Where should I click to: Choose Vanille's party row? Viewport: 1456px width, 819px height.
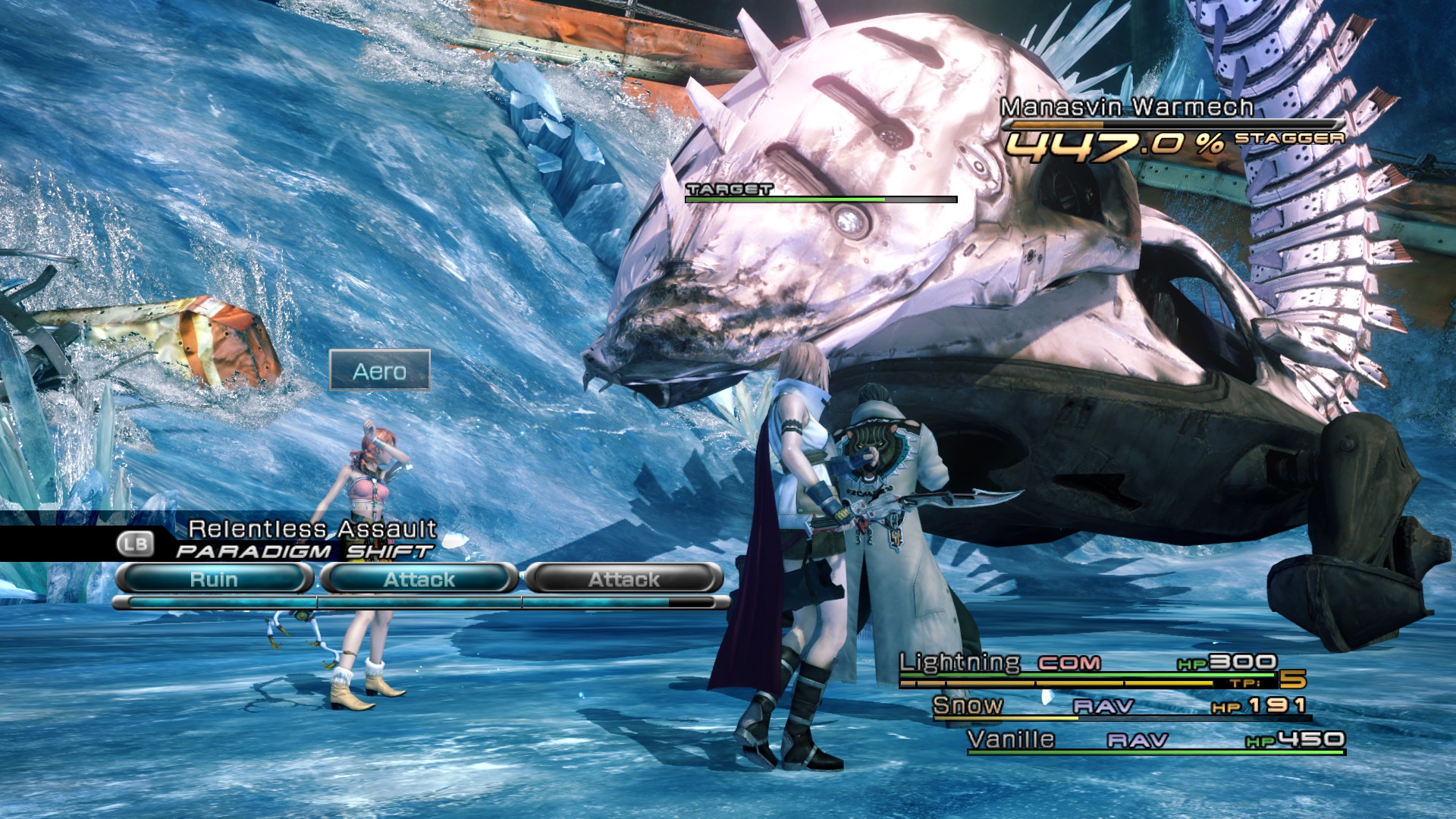[x=1011, y=739]
